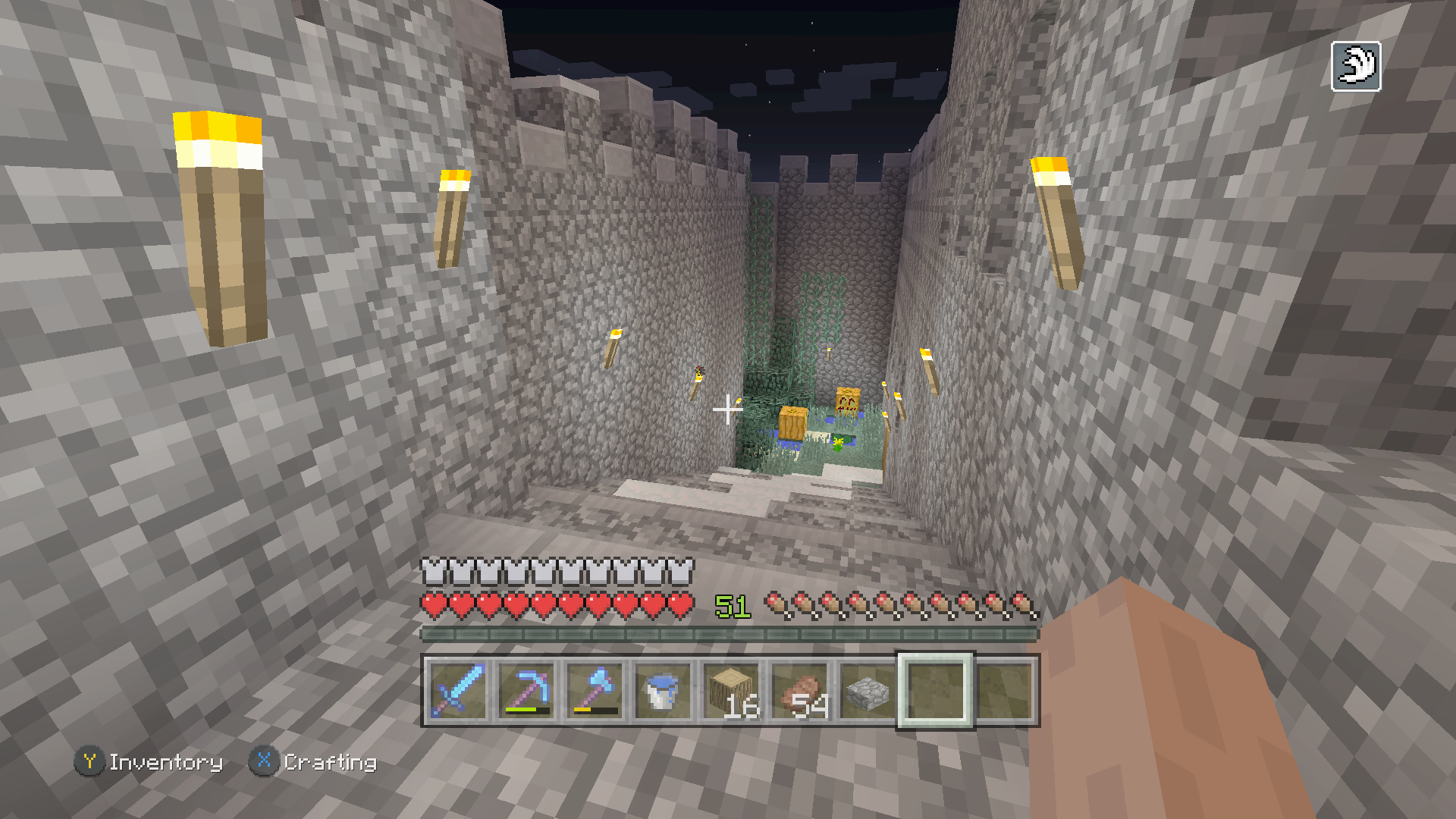Select the water bucket slot
1456x819 pixels.
(662, 691)
